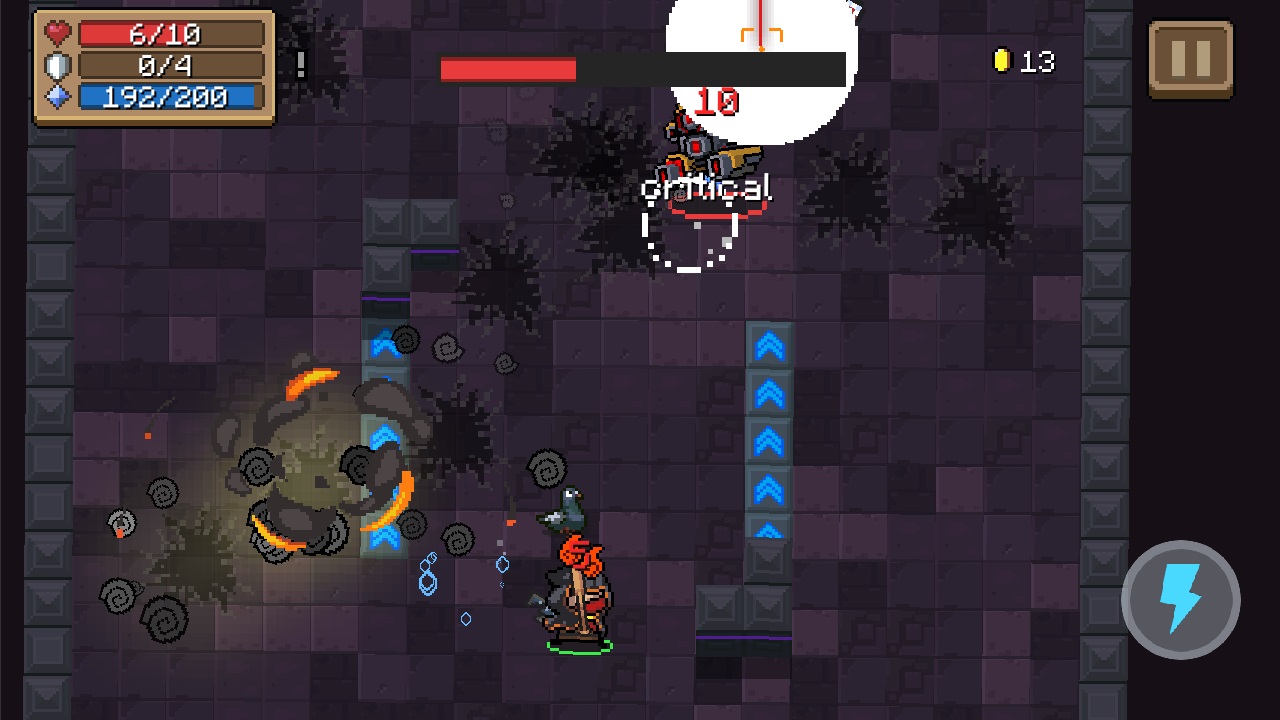Tap the gold coin currency icon
1280x720 pixels.
[x=1004, y=62]
